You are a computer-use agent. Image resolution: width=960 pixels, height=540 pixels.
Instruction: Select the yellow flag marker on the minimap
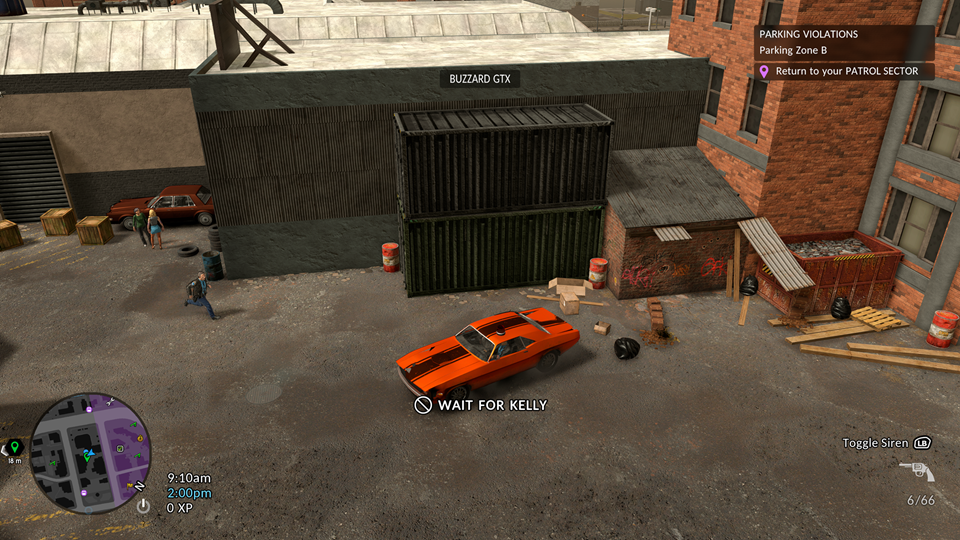130,486
